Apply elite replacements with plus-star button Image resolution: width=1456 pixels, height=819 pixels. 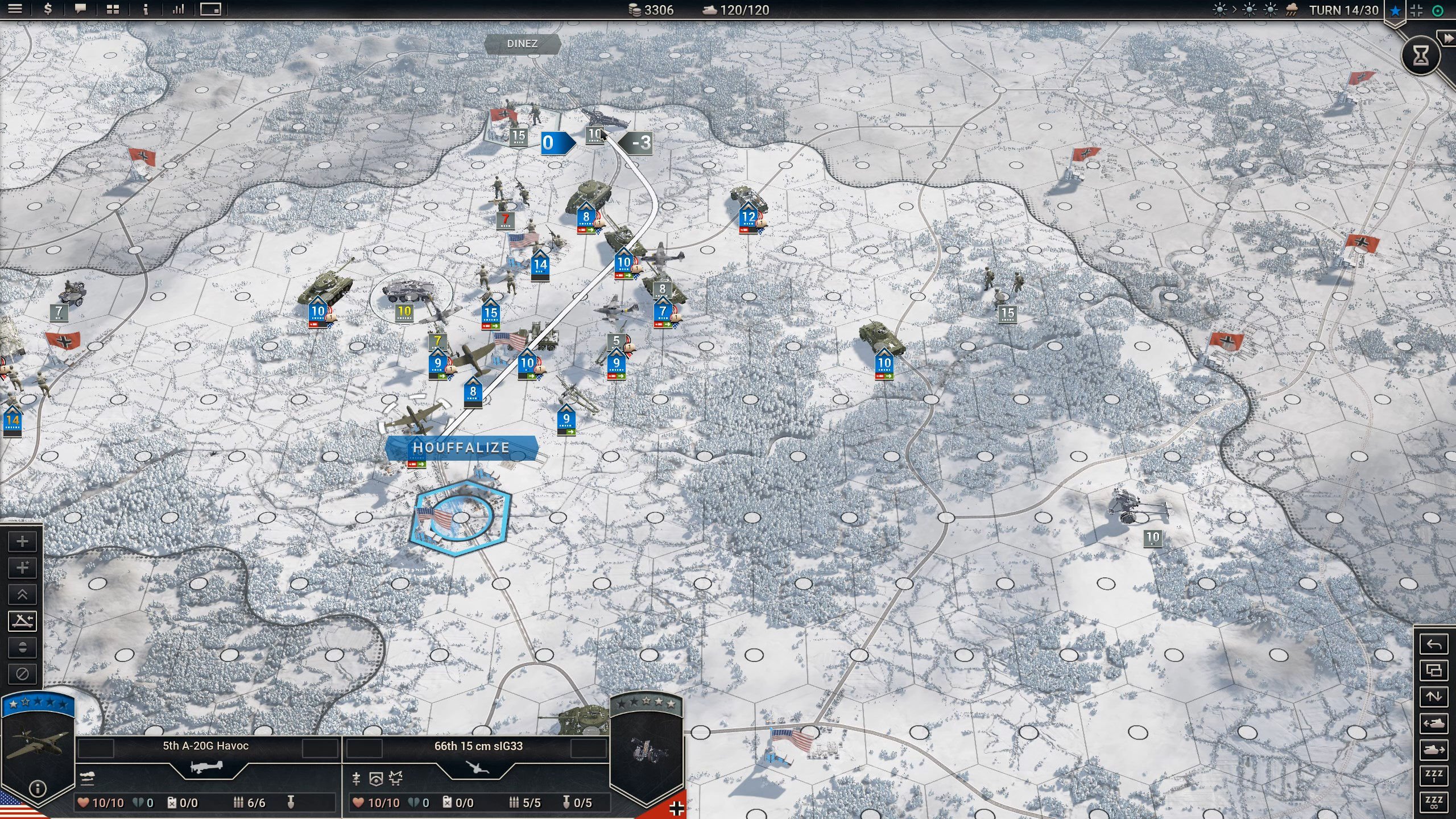click(x=22, y=568)
